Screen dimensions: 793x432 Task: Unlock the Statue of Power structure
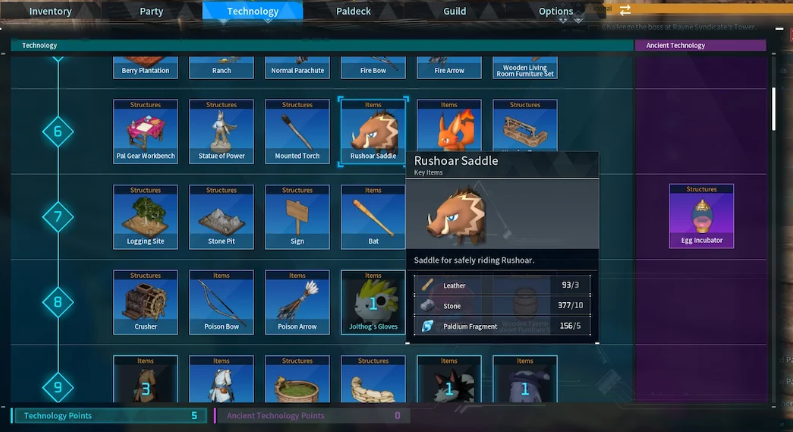[221, 131]
